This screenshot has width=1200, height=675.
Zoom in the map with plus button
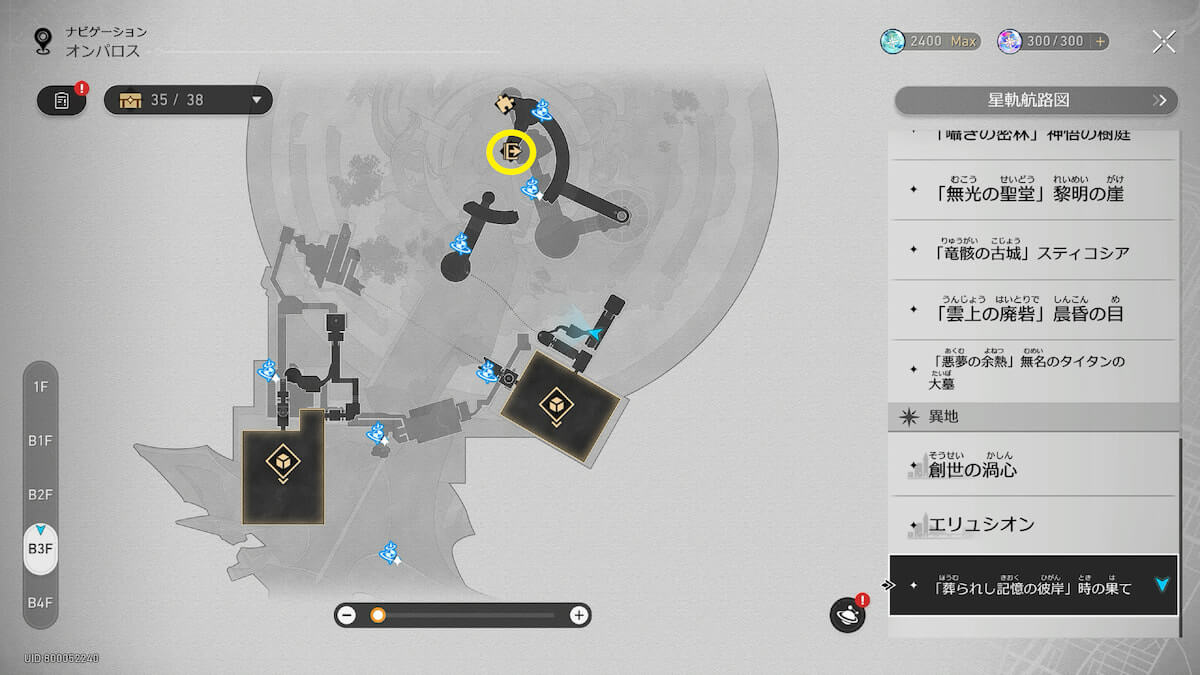click(x=578, y=615)
